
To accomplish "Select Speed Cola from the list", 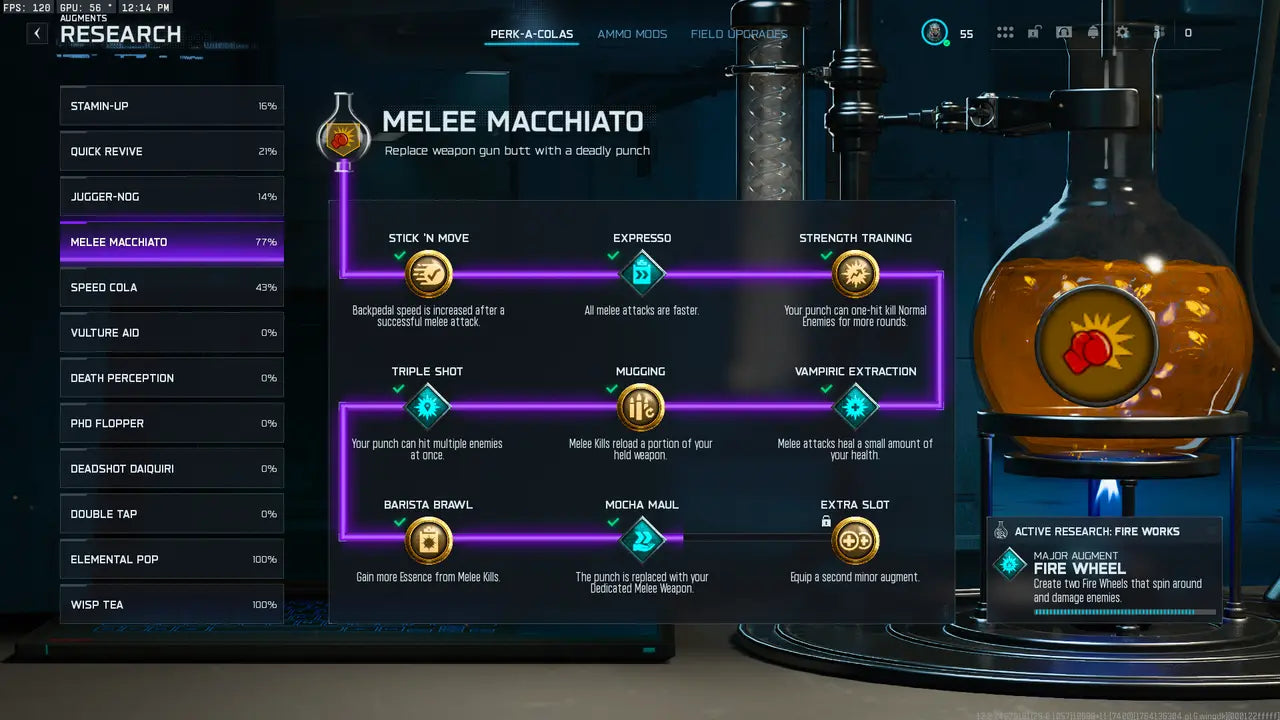I will [x=172, y=287].
